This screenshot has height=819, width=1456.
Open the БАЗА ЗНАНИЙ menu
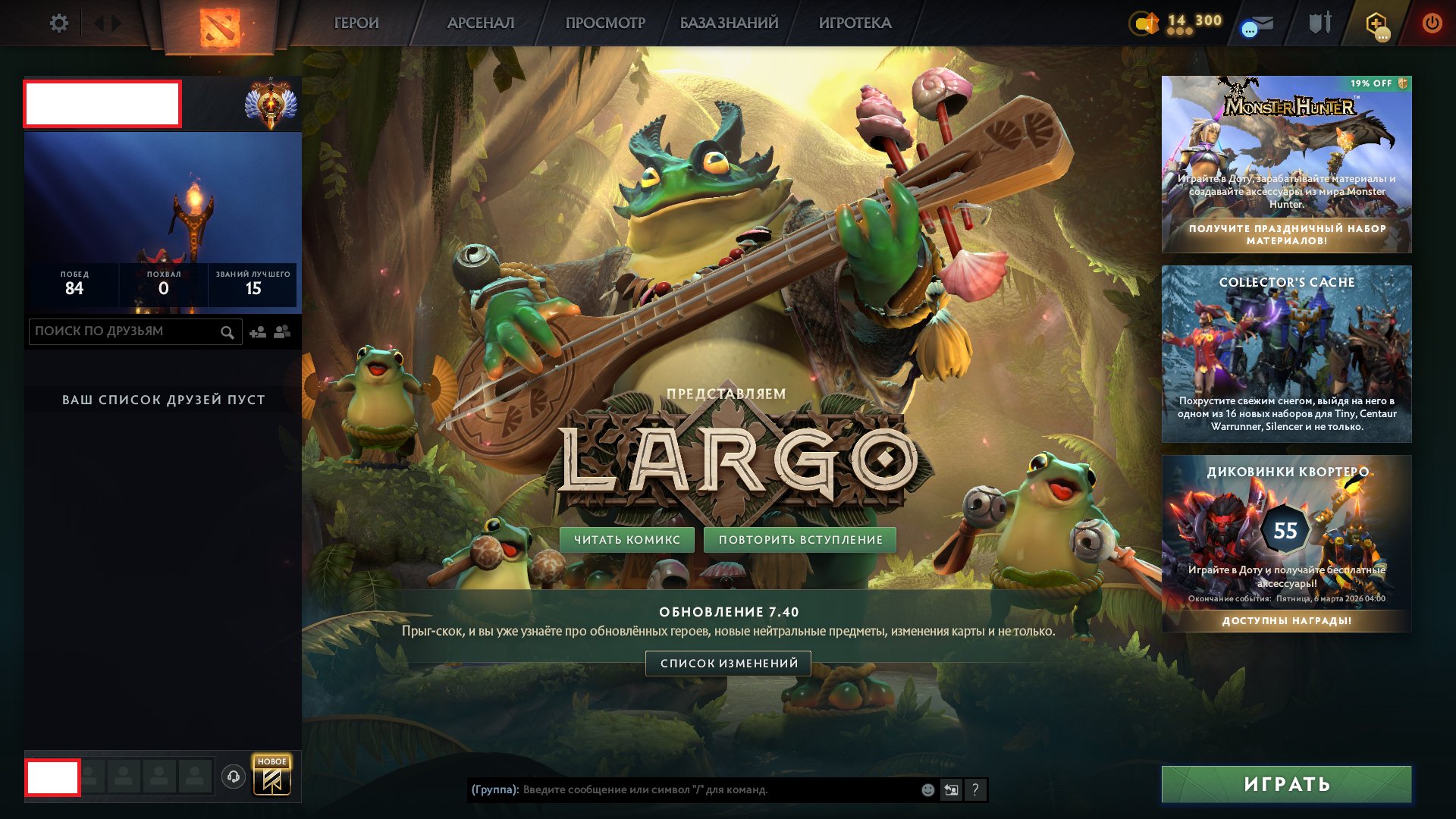728,23
